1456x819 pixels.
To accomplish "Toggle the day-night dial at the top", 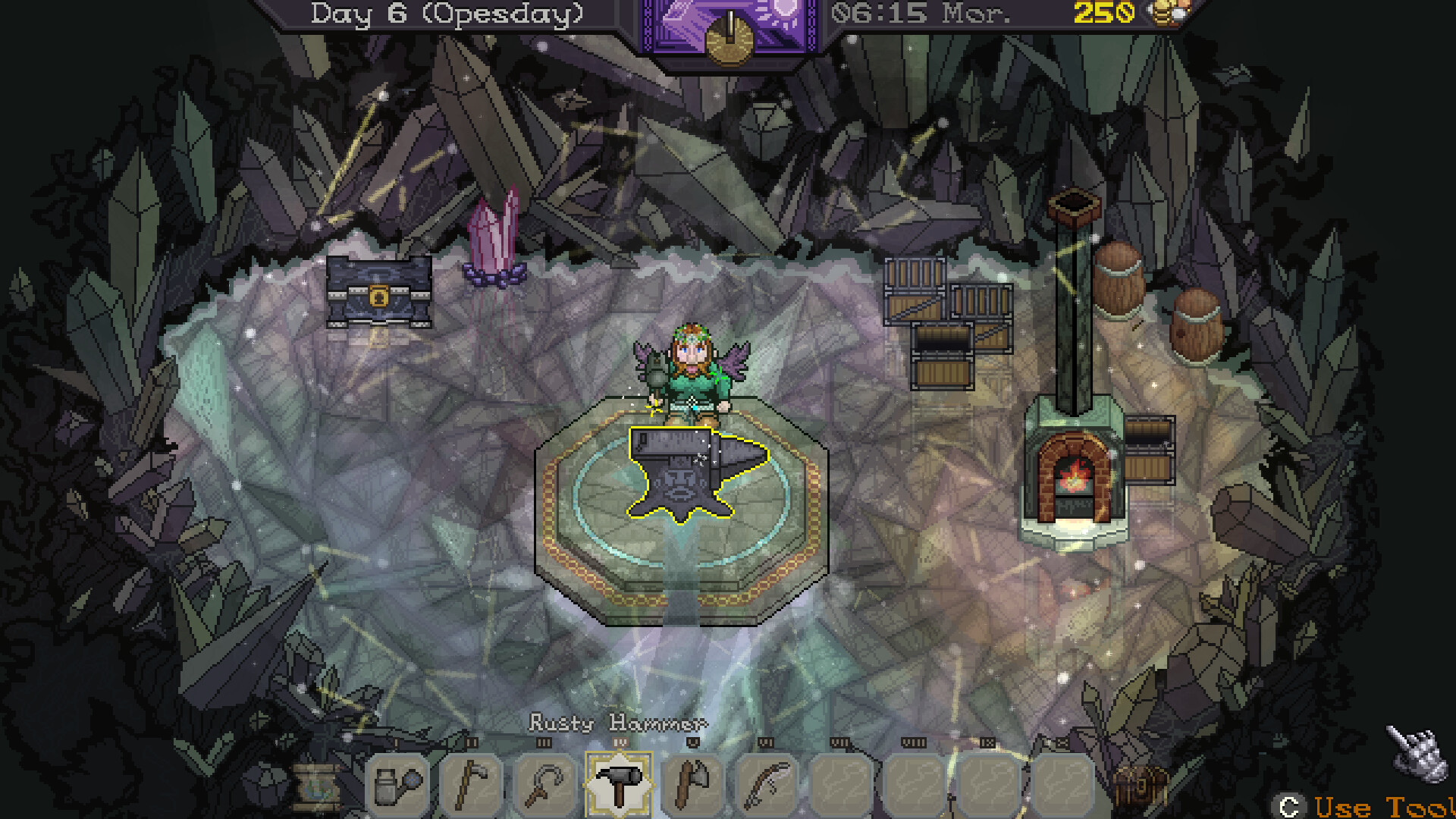I will [x=728, y=34].
